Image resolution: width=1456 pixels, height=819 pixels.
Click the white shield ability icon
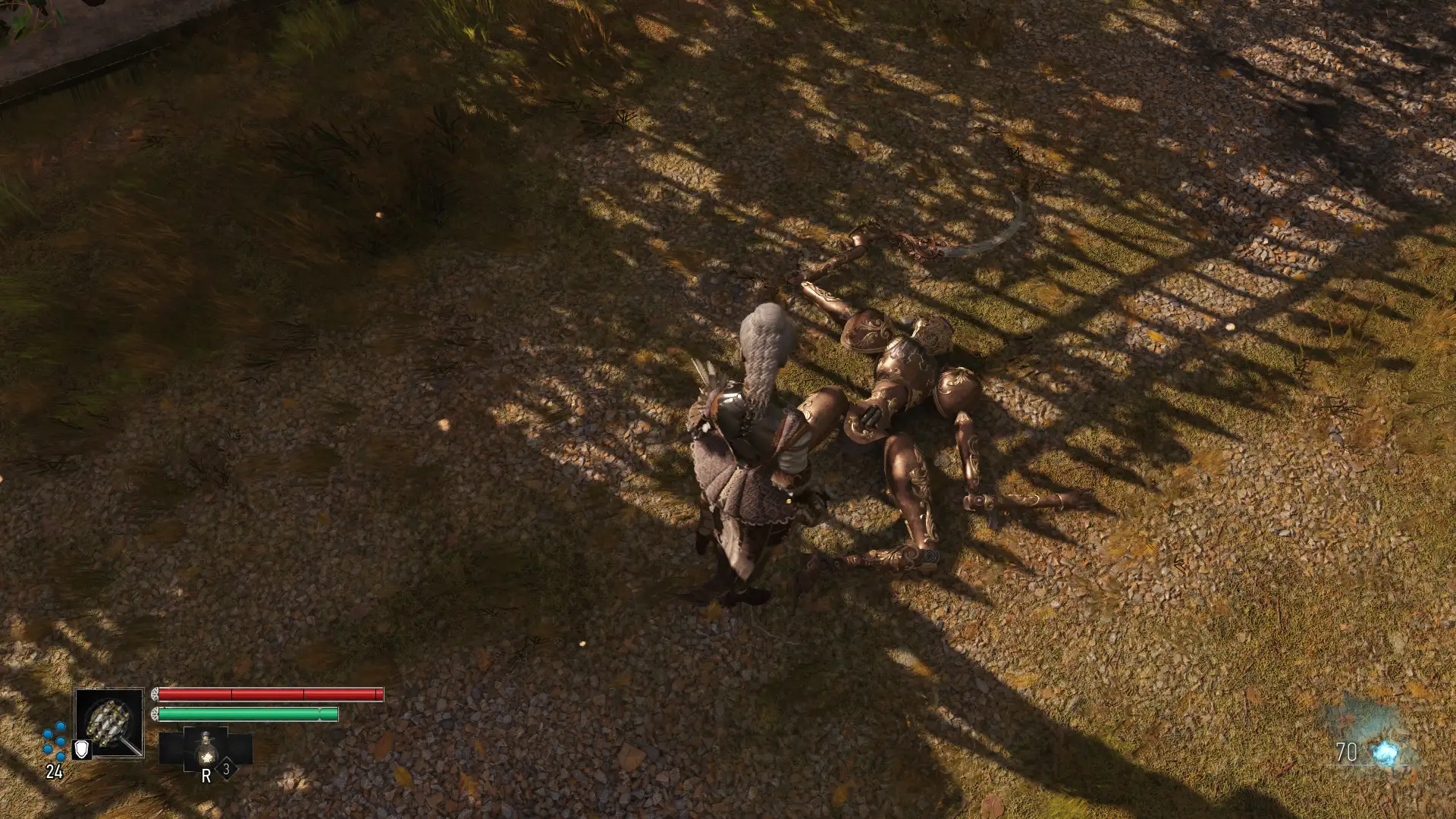click(81, 750)
